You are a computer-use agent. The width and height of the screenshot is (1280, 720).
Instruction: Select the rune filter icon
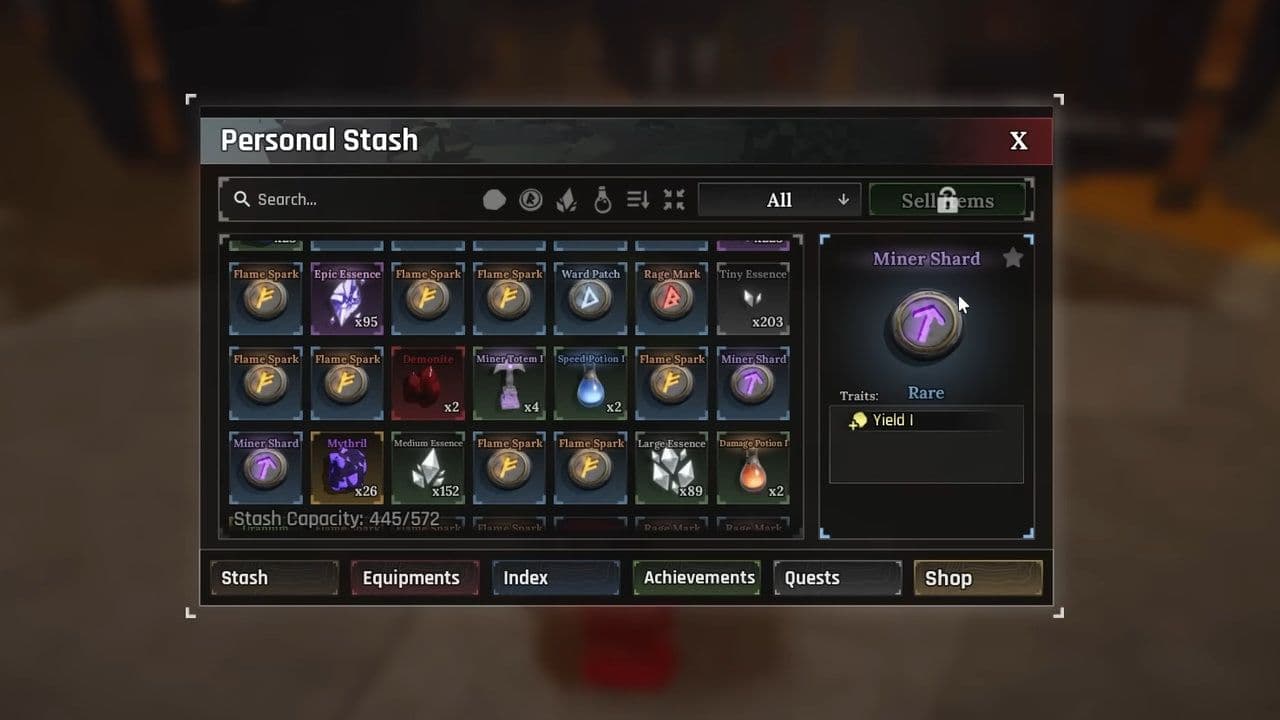pyautogui.click(x=531, y=199)
